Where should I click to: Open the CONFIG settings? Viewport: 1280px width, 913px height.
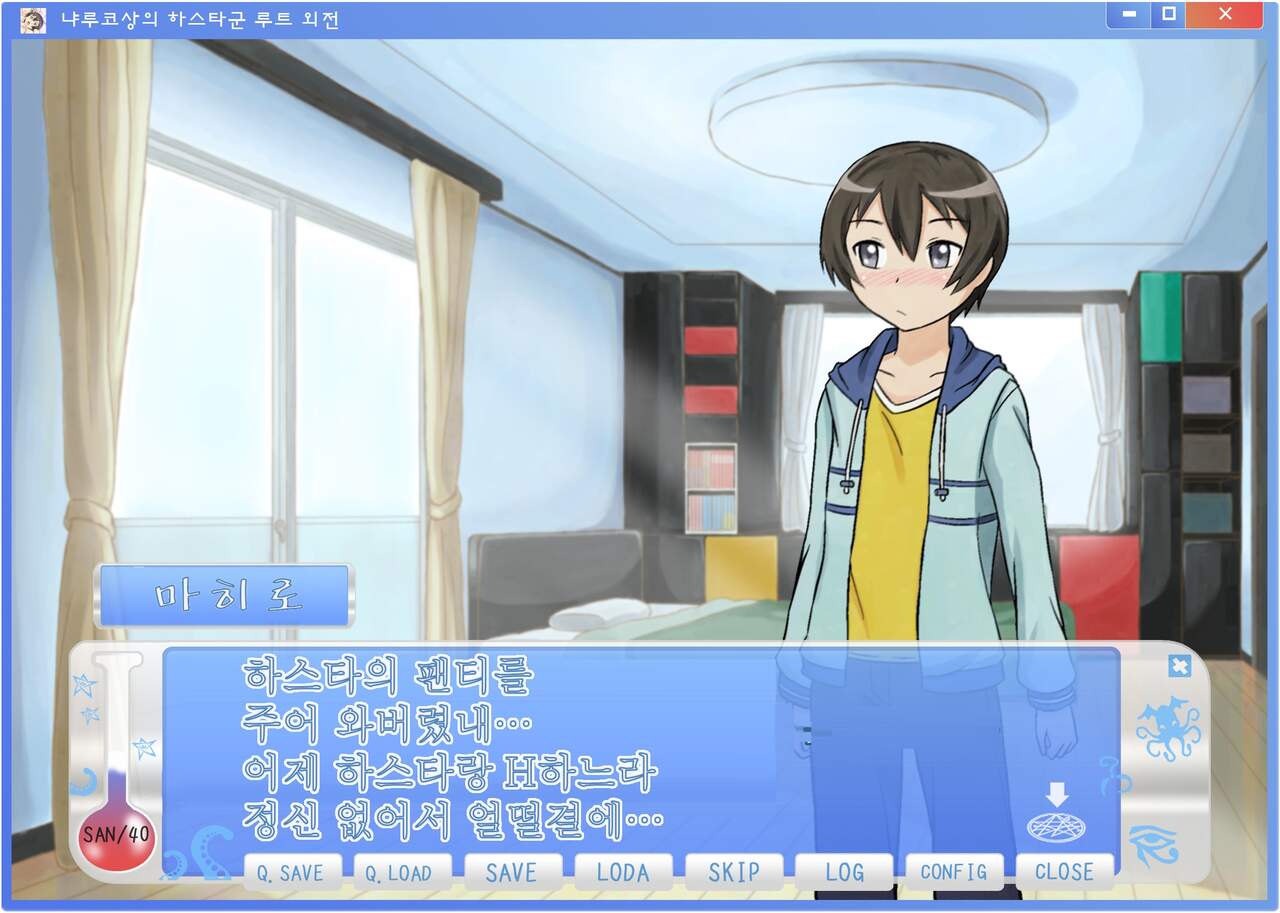[x=954, y=872]
